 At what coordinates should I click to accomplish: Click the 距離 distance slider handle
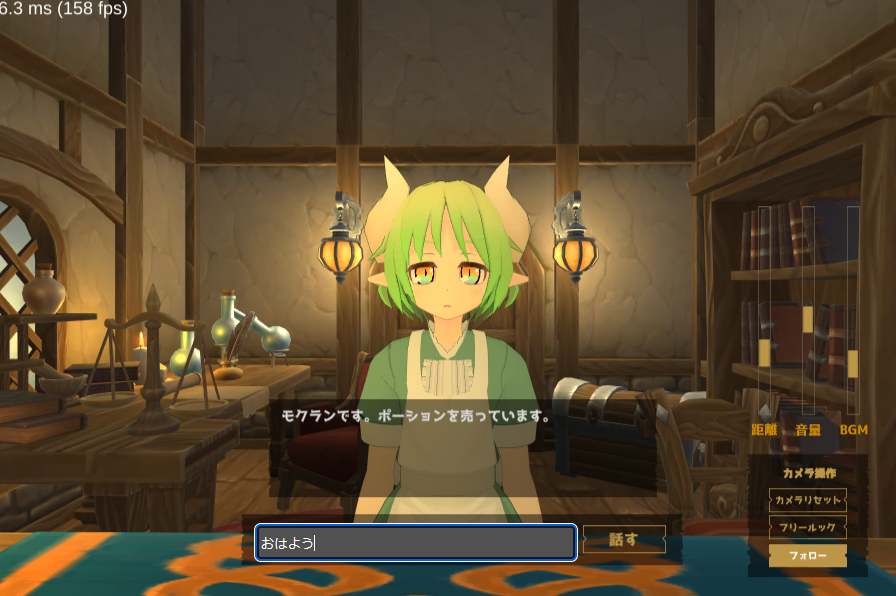765,352
